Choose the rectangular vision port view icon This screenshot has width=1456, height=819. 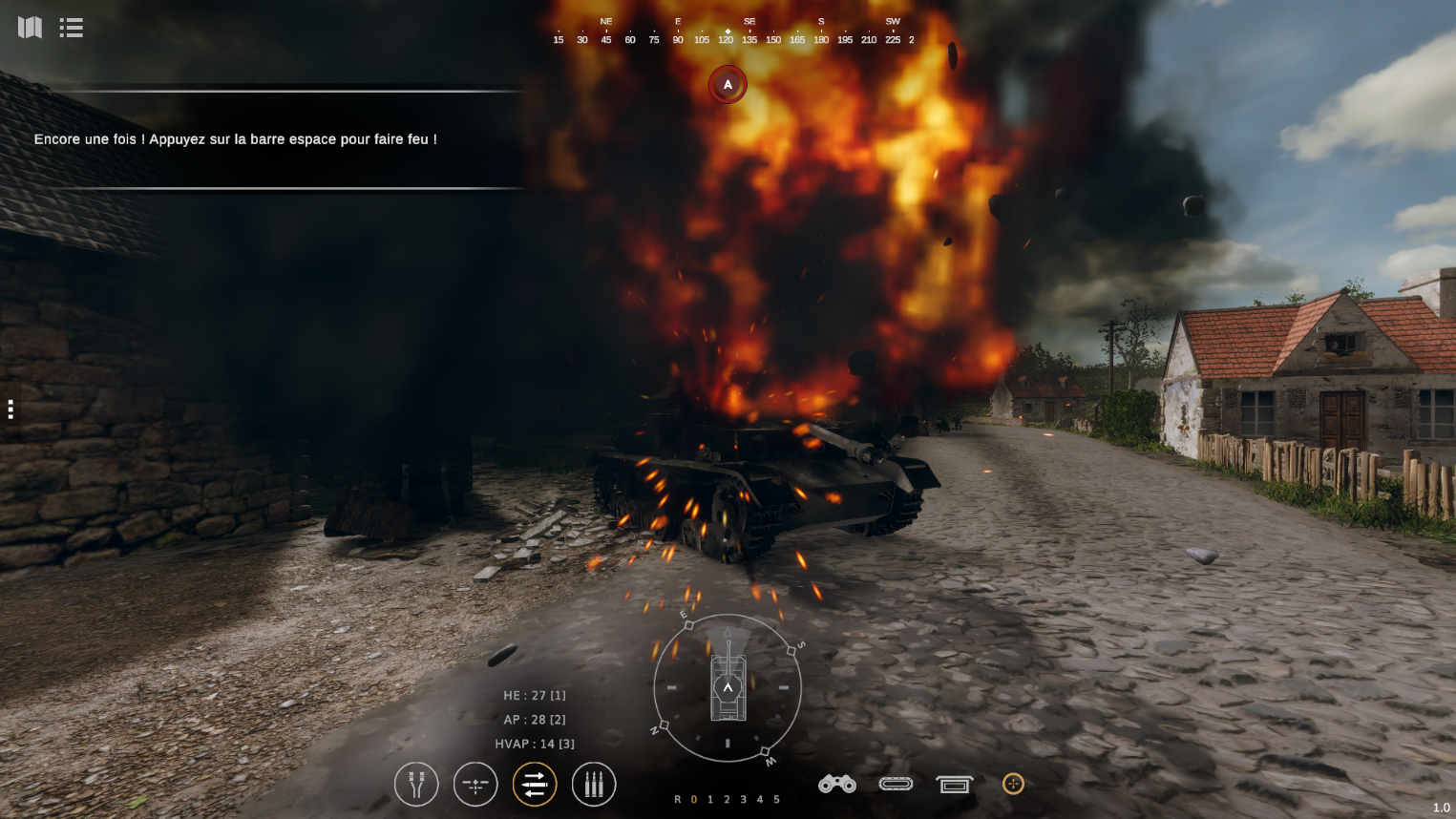pyautogui.click(x=954, y=785)
